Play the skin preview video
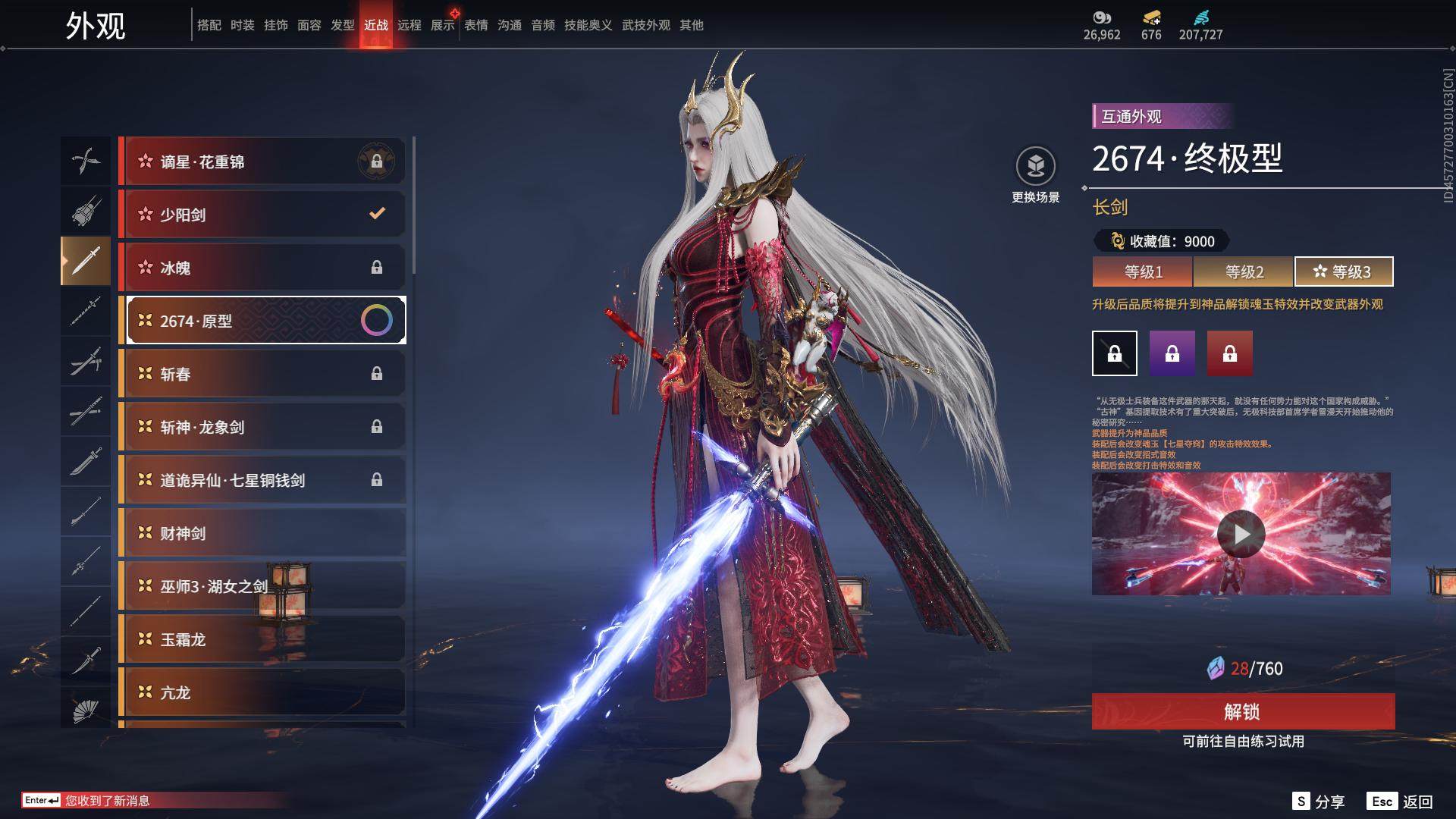This screenshot has width=1456, height=819. click(x=1241, y=534)
